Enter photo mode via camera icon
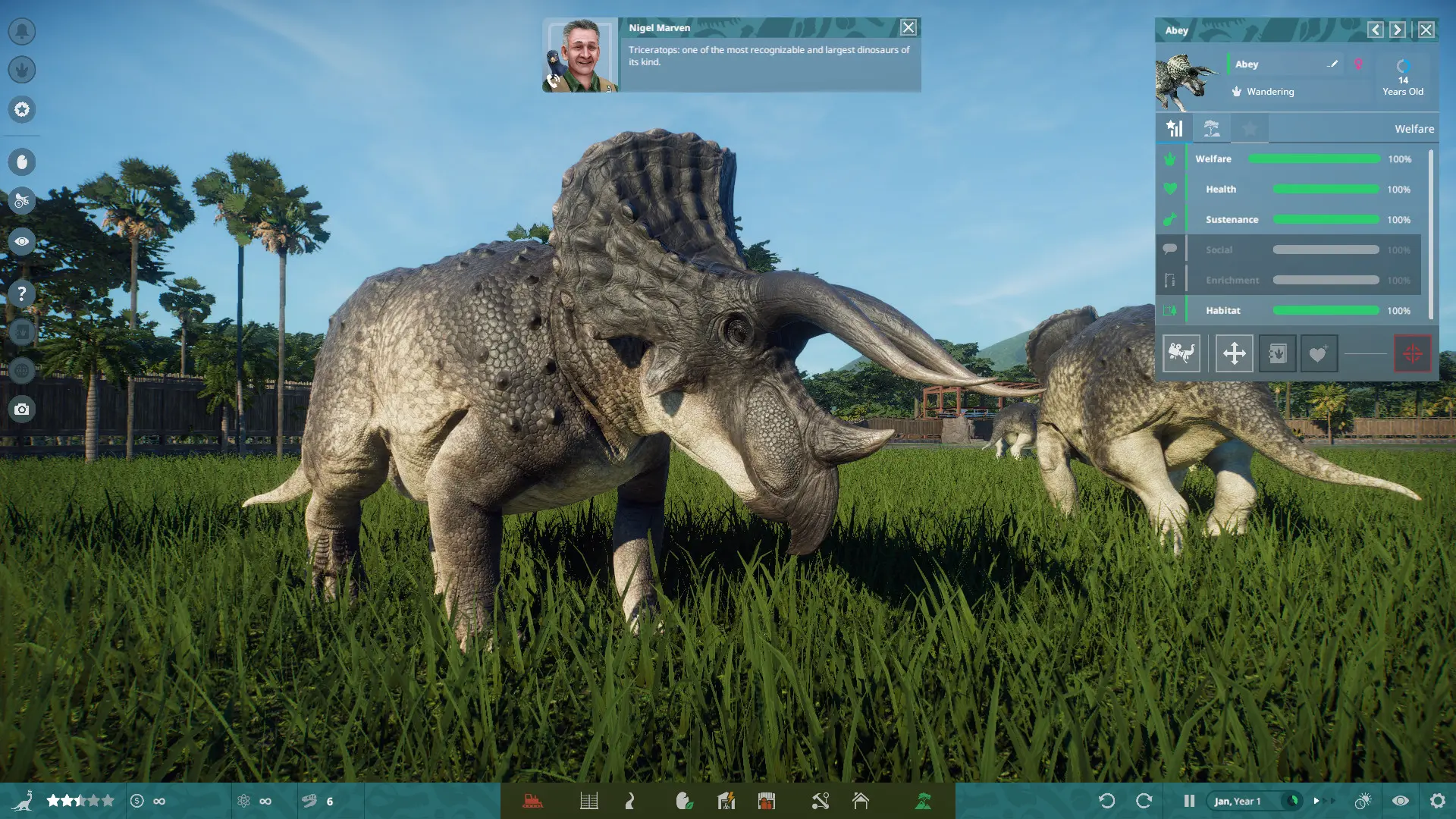This screenshot has width=1456, height=819. coord(21,409)
